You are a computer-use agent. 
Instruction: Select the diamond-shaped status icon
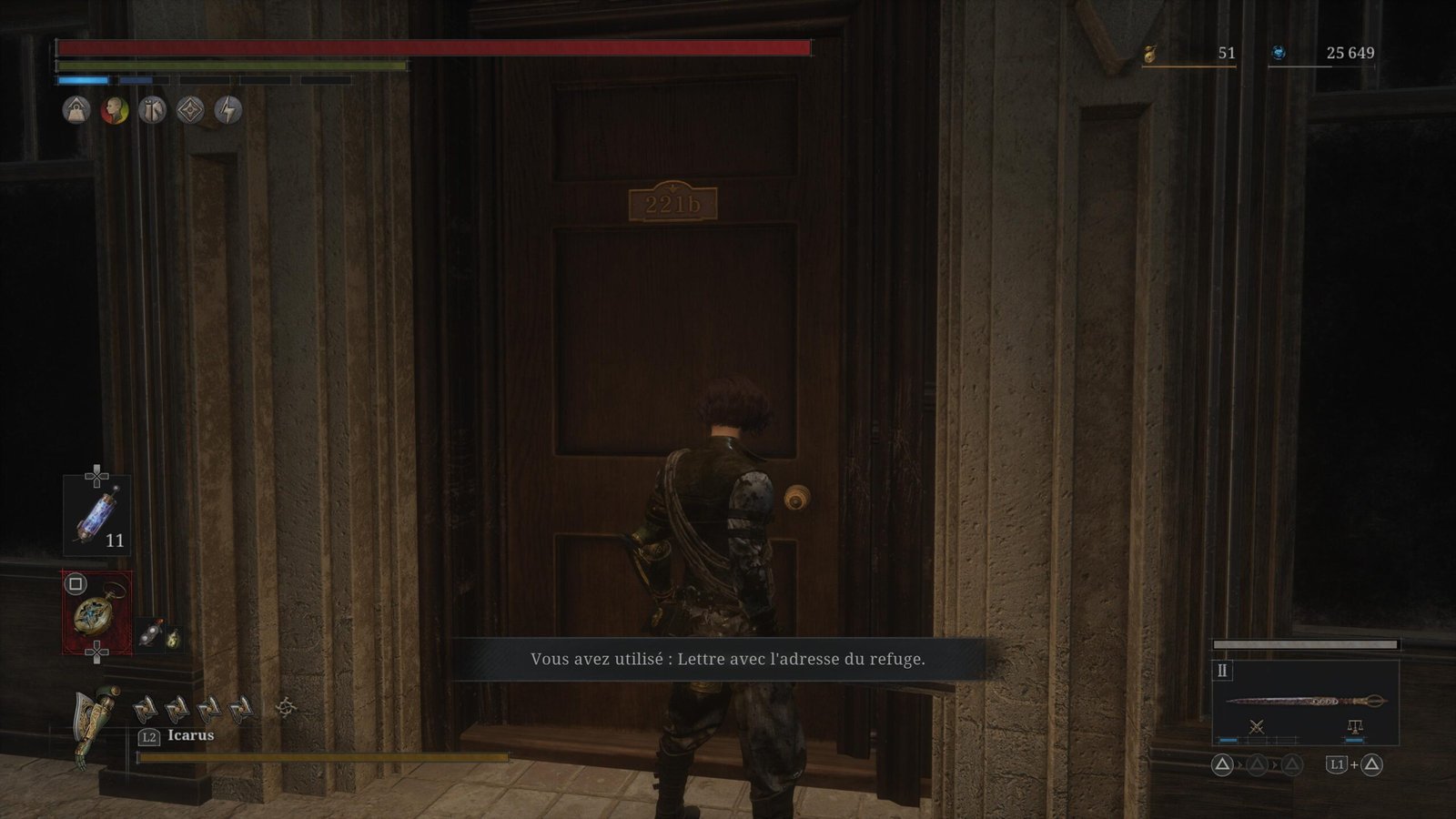click(x=190, y=110)
